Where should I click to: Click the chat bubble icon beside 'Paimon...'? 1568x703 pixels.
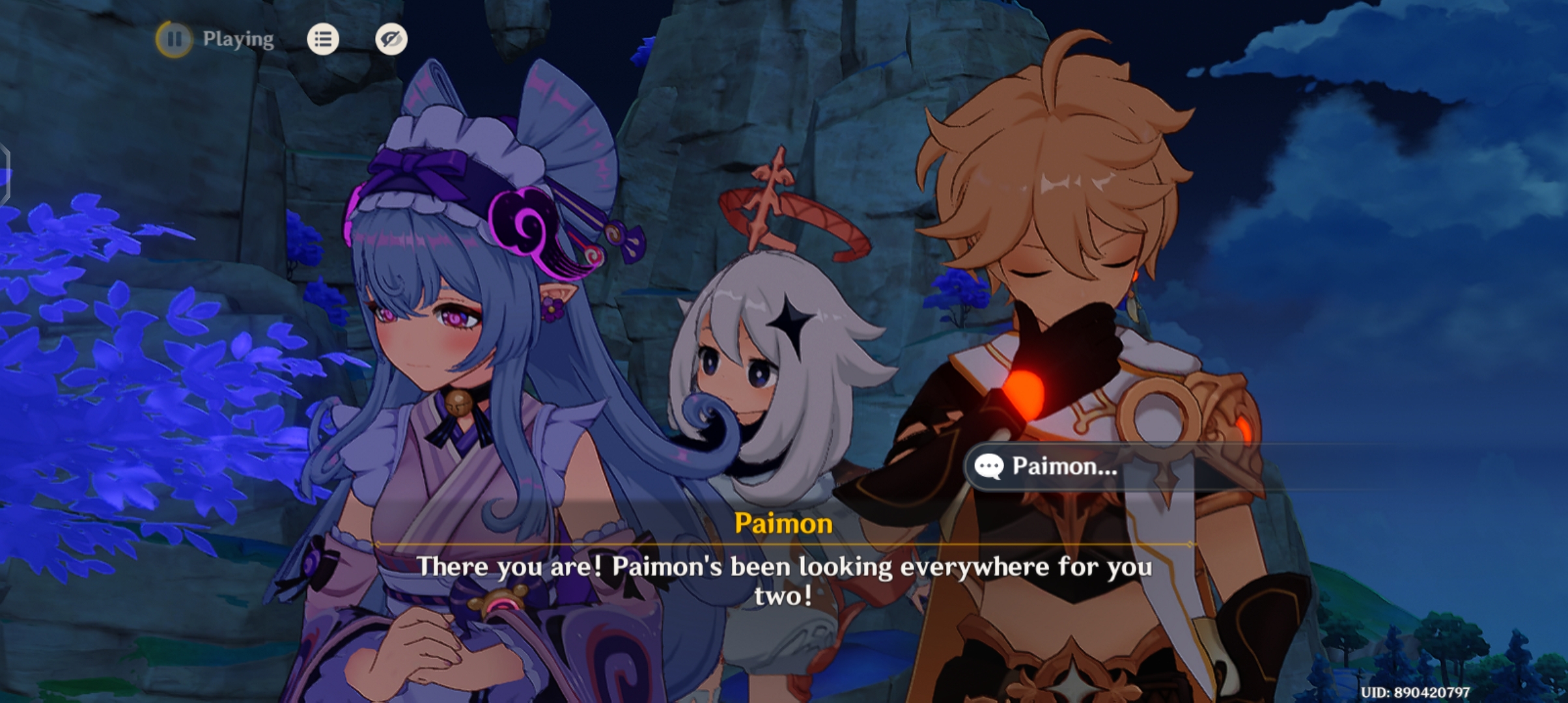[988, 466]
